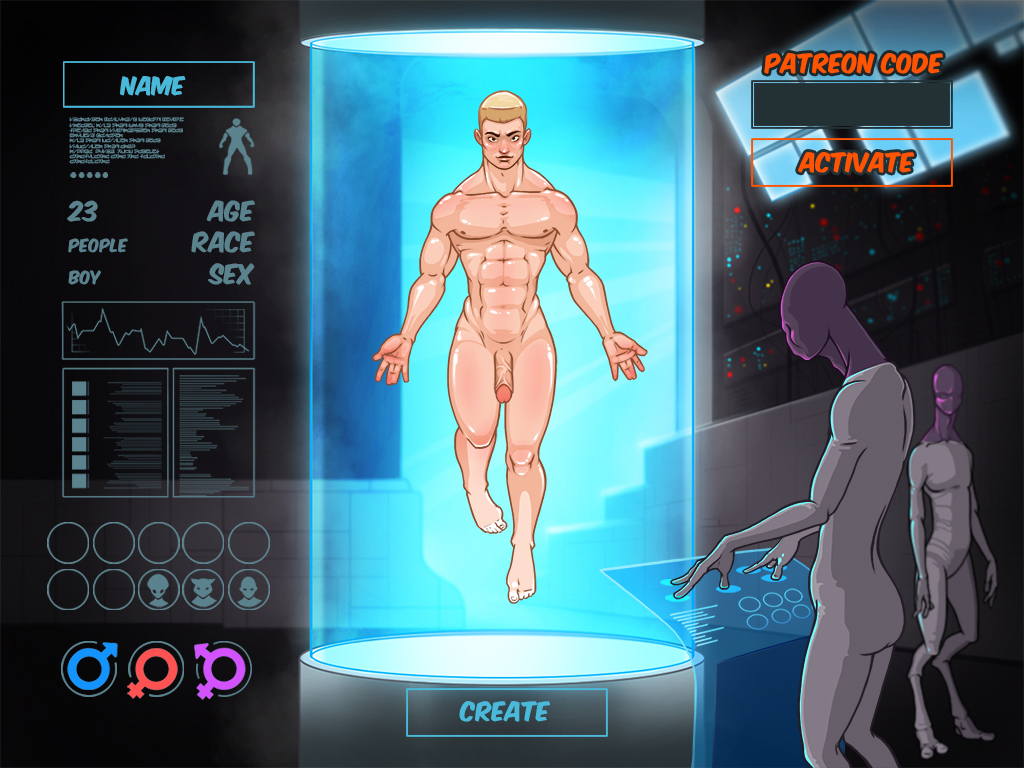Viewport: 1024px width, 768px height.
Task: Select the blue male symbol
Action: pyautogui.click(x=89, y=668)
